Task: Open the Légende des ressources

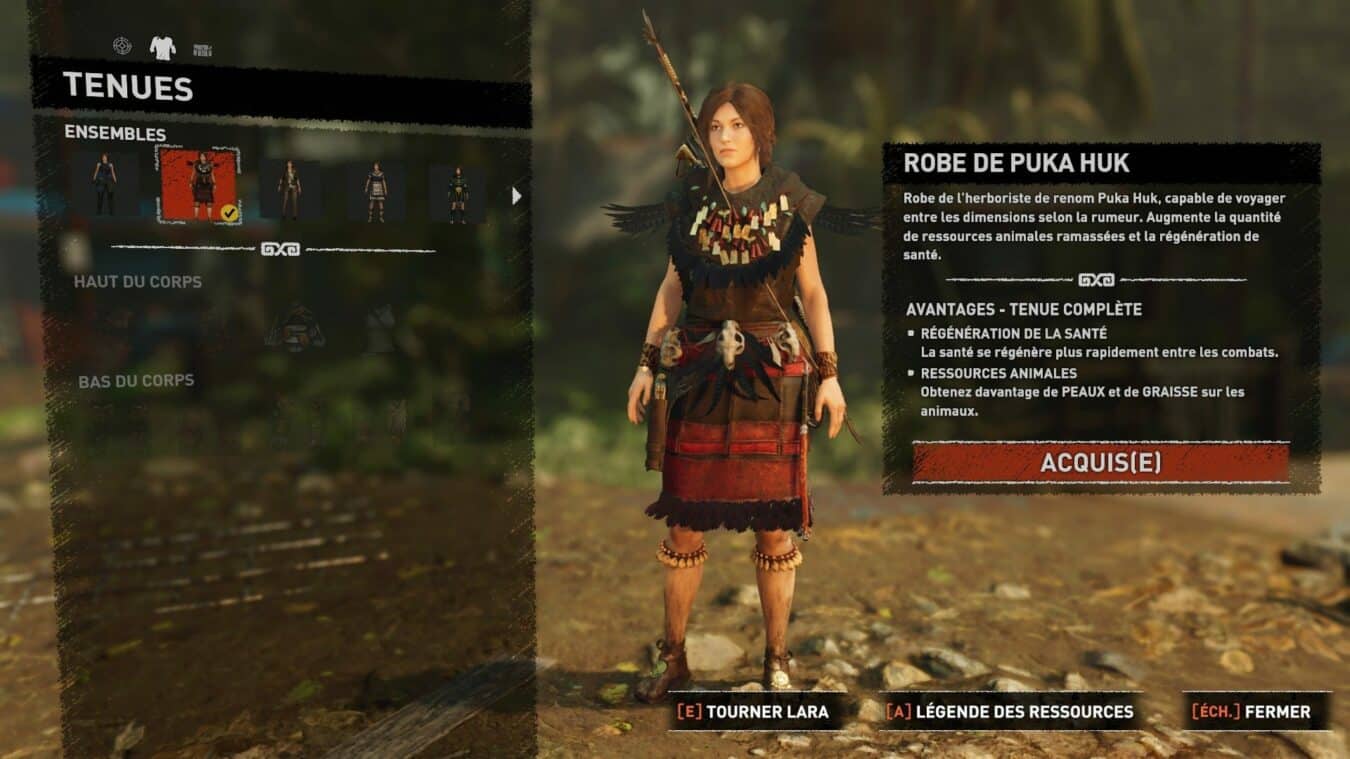Action: (1010, 712)
